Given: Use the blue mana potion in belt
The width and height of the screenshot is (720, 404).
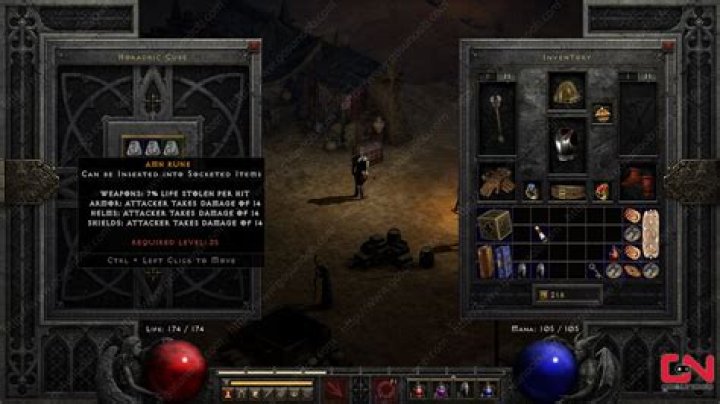Looking at the screenshot, I should (487, 389).
